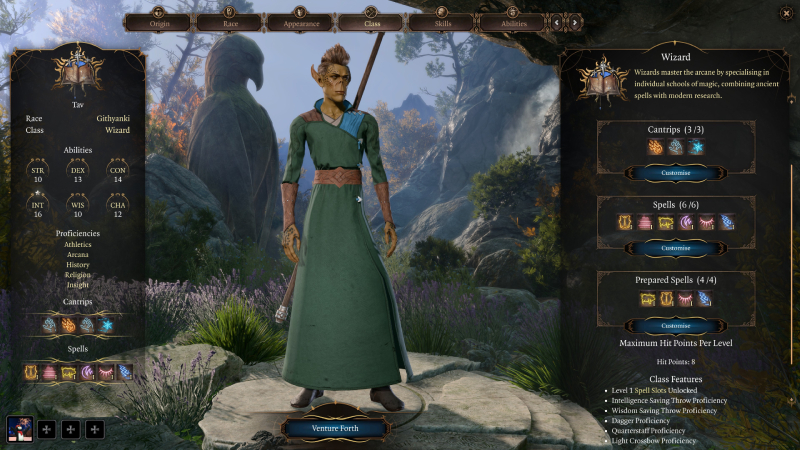Screen dimensions: 800x450
Task: Customise the Prepared Spells selection
Action: (x=676, y=326)
